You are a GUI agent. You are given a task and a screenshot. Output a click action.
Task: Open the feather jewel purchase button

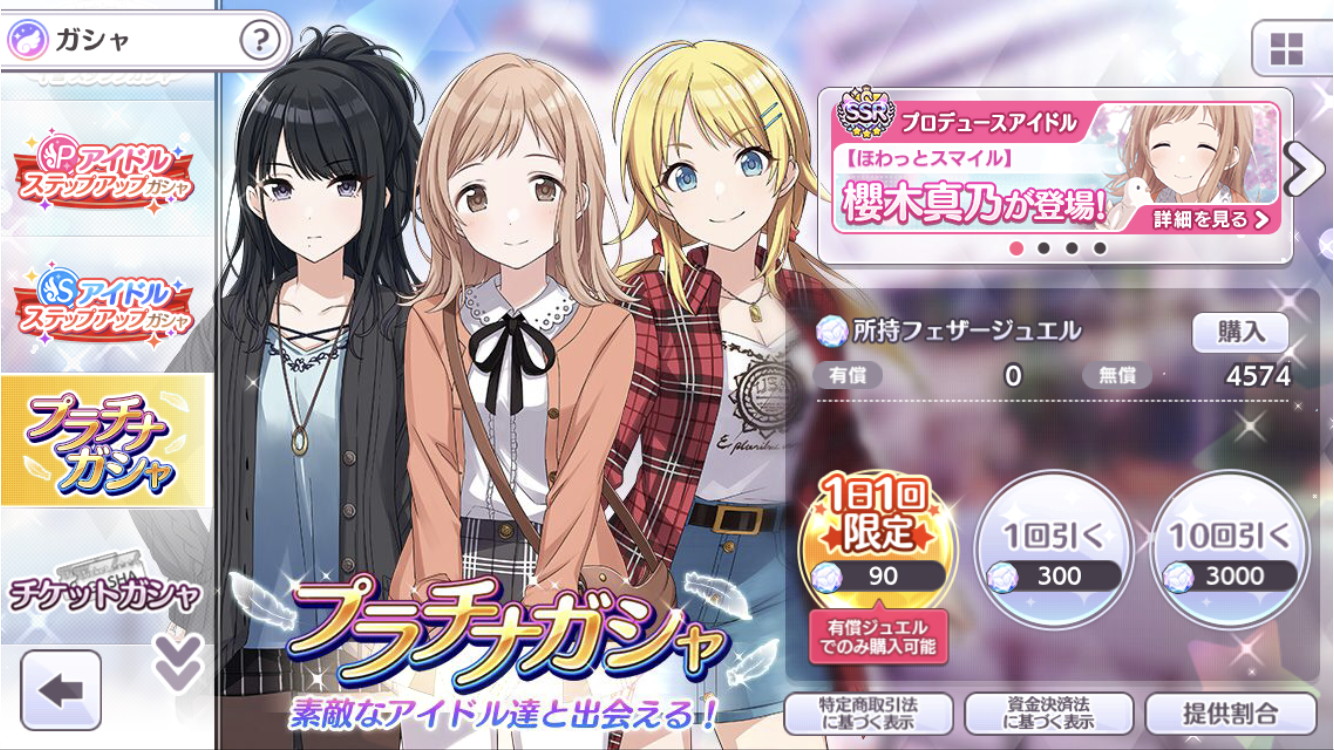pyautogui.click(x=1240, y=333)
